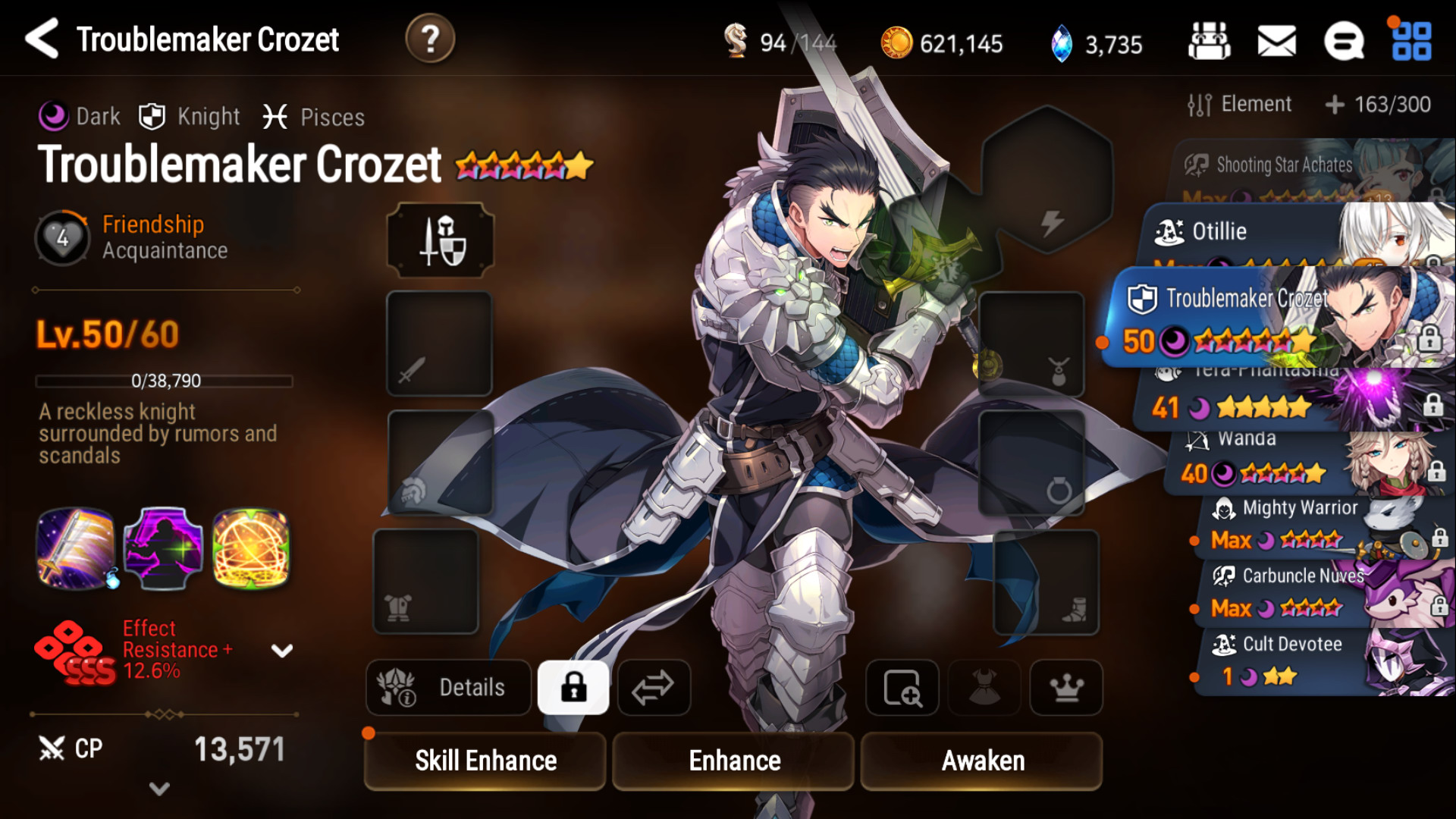Open the Enhance screen
This screenshot has height=819, width=1456.
click(x=734, y=761)
